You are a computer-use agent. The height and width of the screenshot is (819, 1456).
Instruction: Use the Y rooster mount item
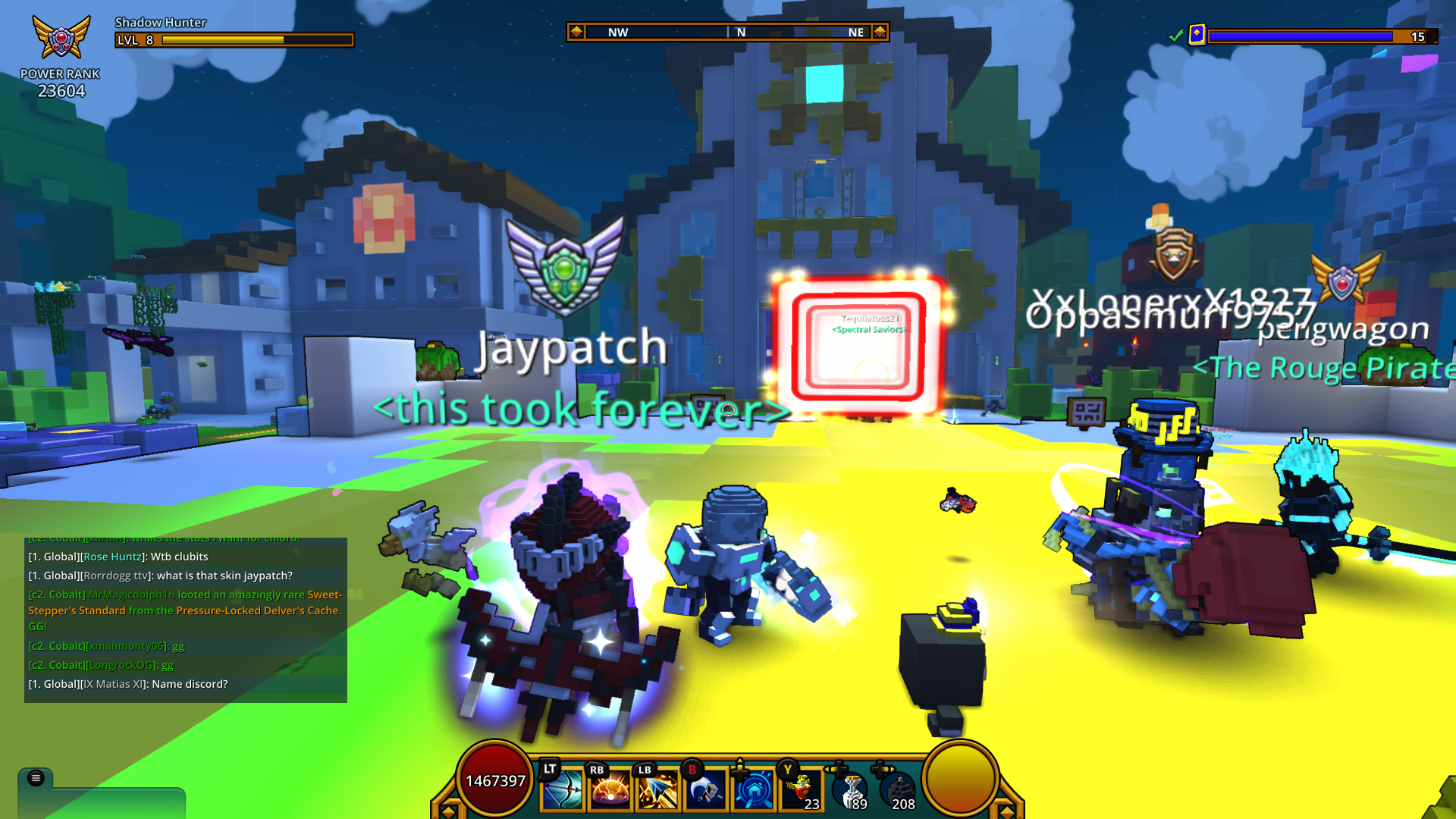point(800,789)
